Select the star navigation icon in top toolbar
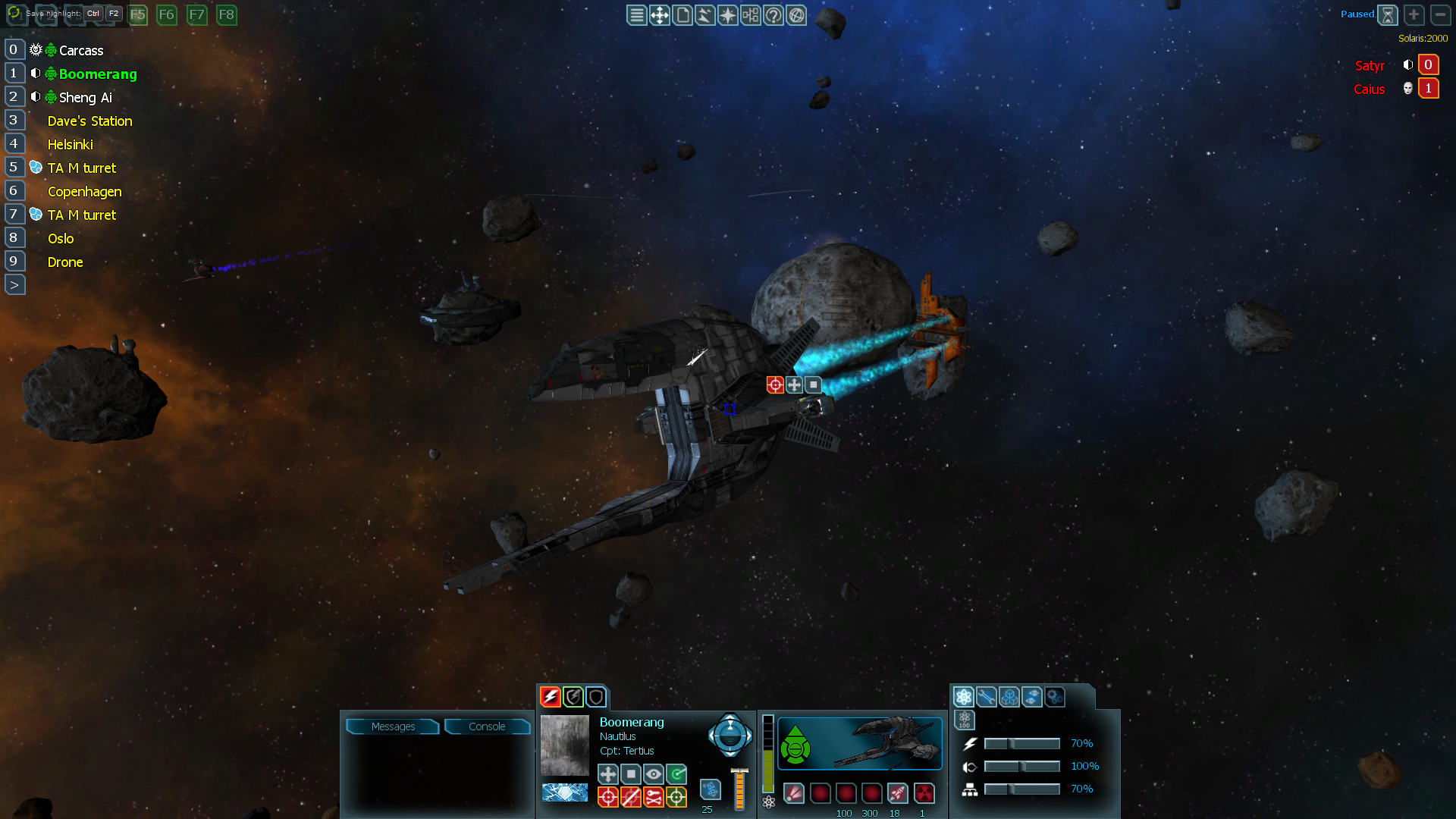 pyautogui.click(x=726, y=14)
